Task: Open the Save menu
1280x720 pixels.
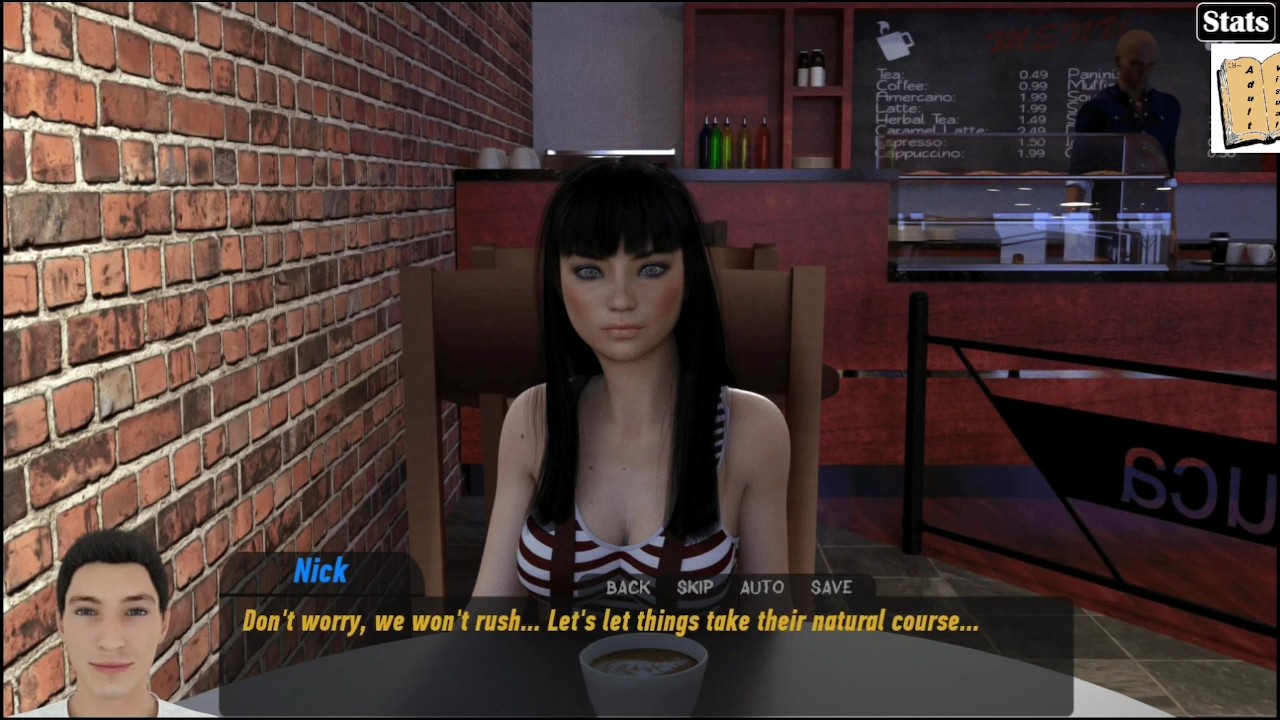Action: pos(831,588)
